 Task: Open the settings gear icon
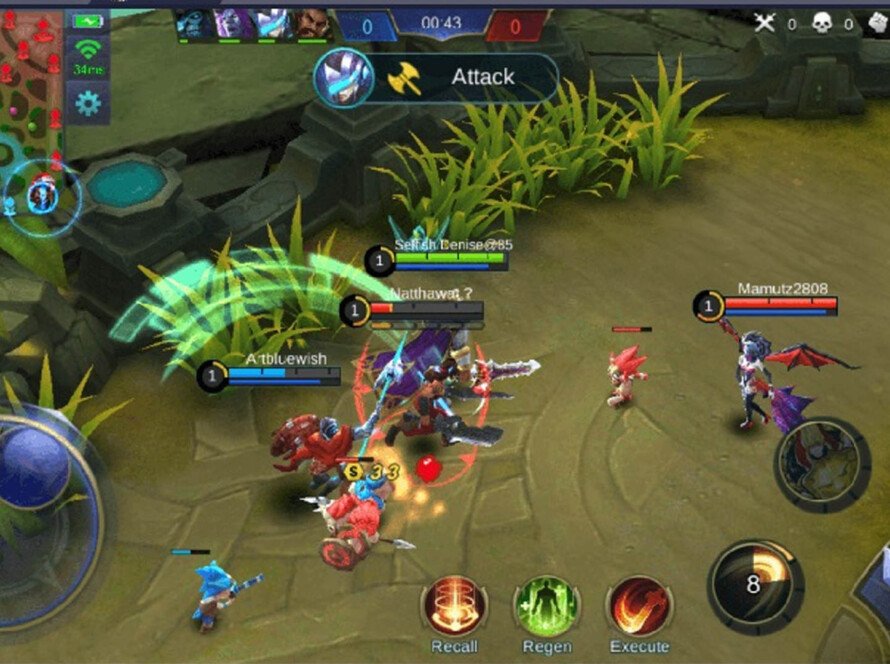pyautogui.click(x=88, y=102)
